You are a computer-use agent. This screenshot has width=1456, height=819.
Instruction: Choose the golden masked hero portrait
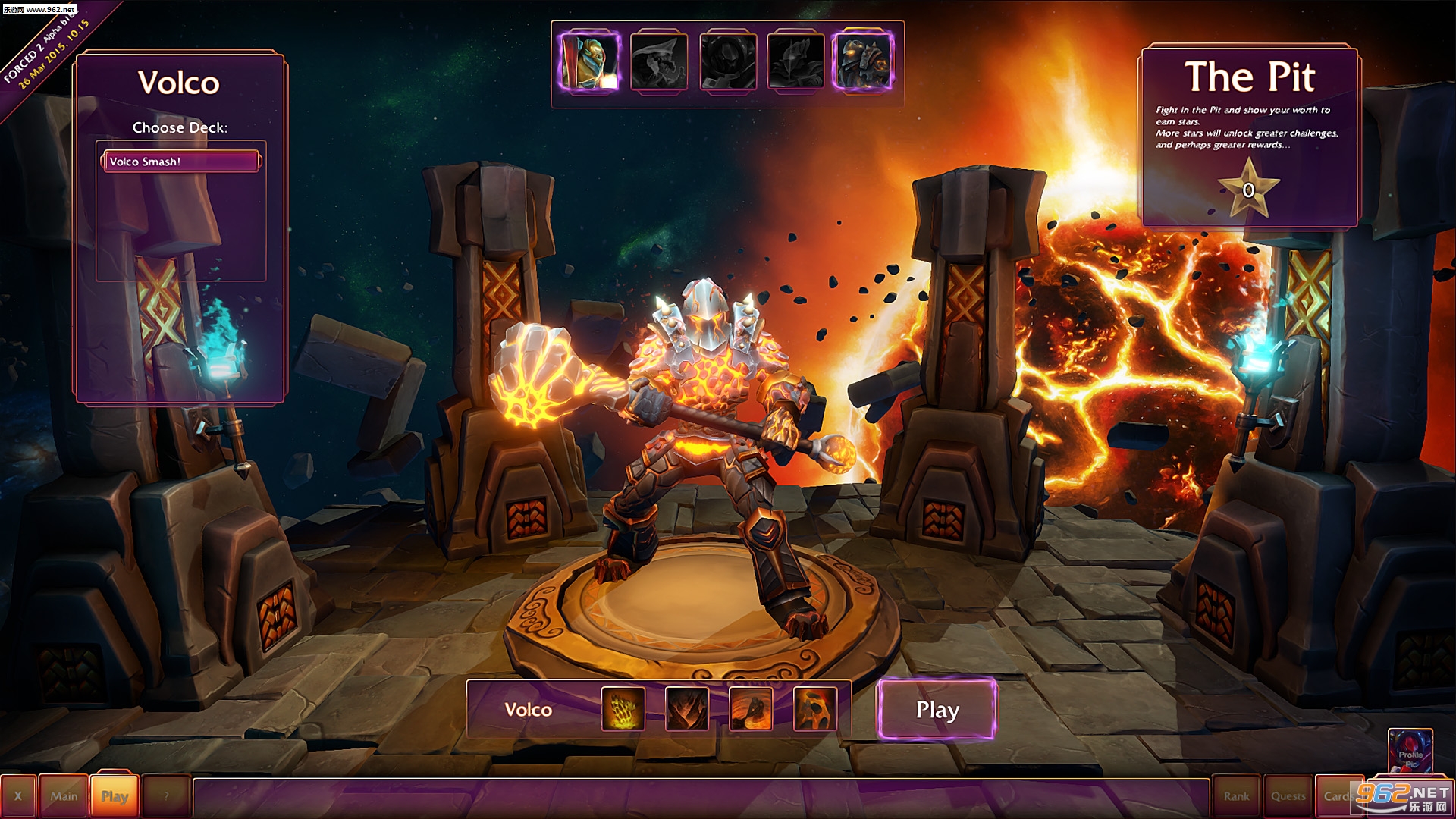tap(590, 62)
